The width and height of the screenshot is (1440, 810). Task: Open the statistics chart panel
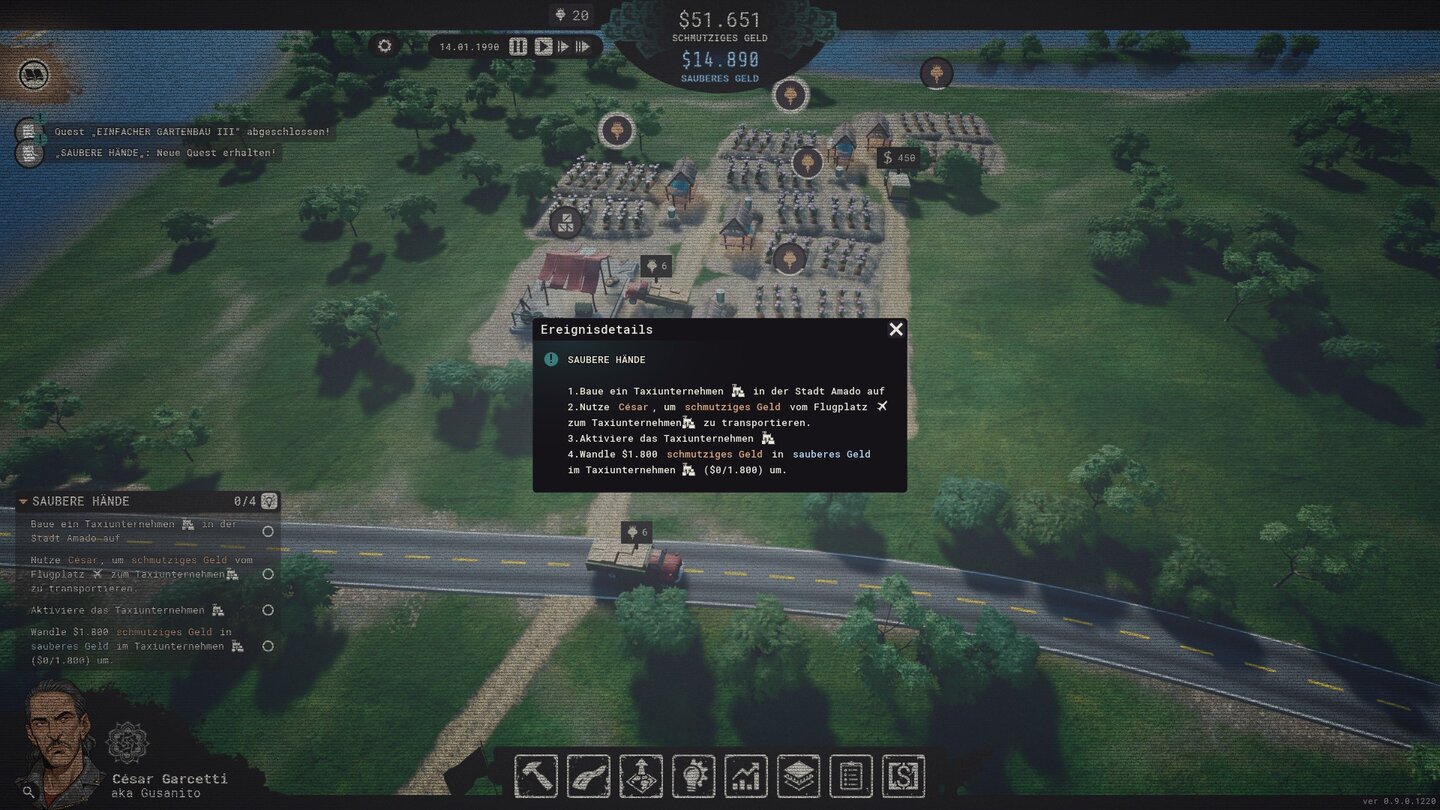(x=745, y=775)
